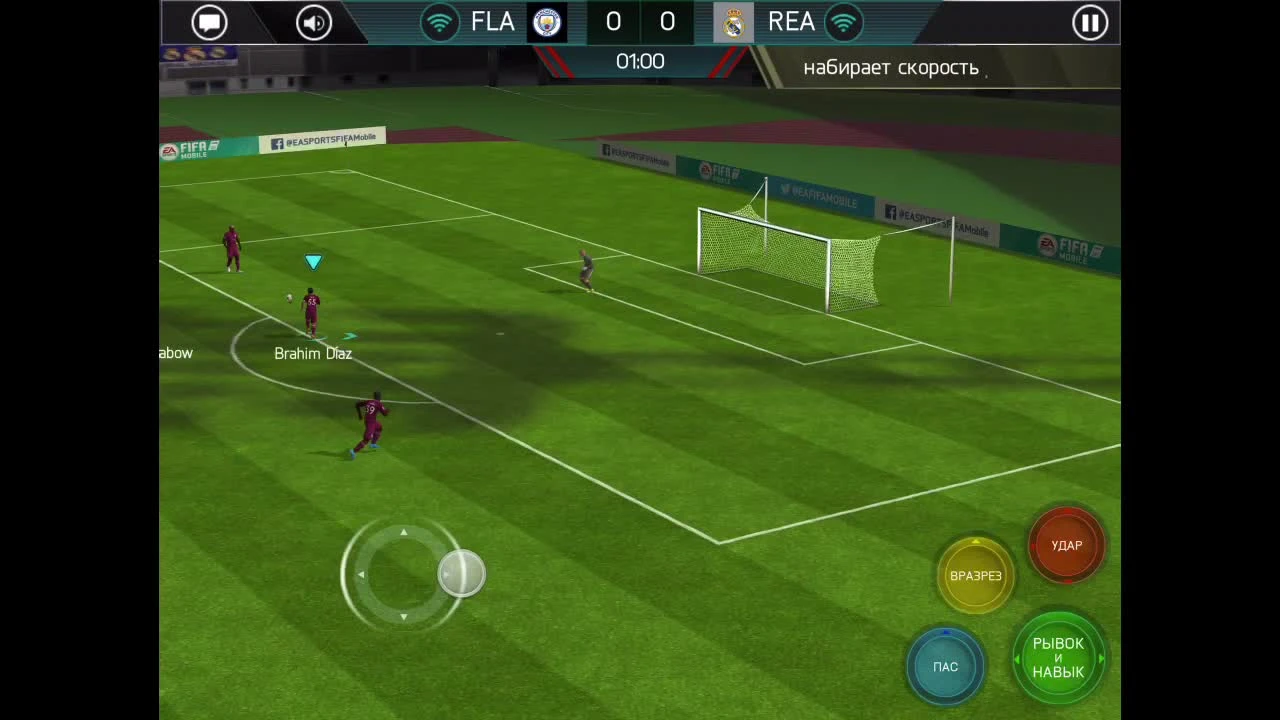Tap the 01:00 match timer
This screenshot has width=1280, height=720.
coord(639,61)
